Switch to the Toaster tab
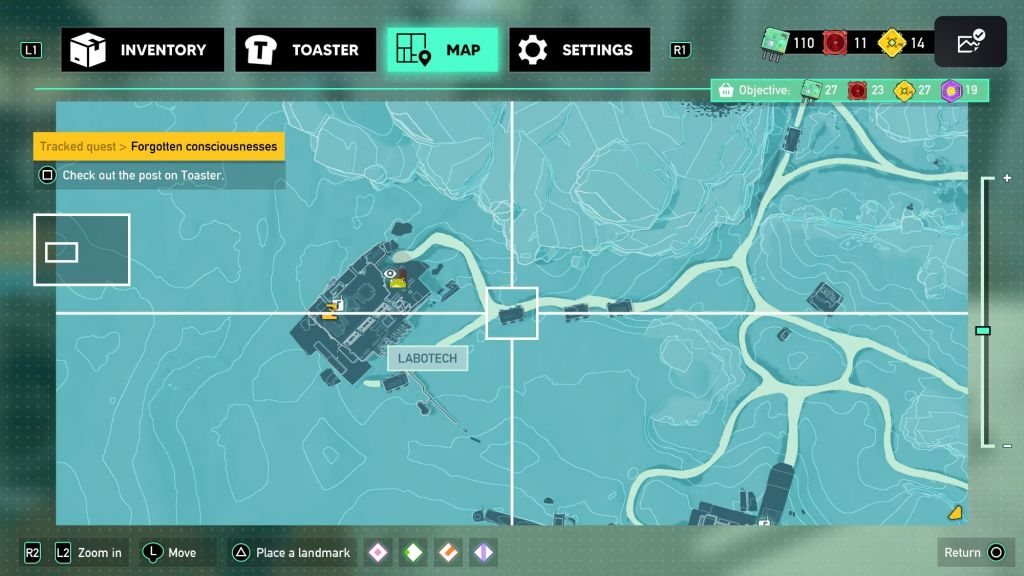Screen dimensions: 1024x576 pyautogui.click(x=306, y=50)
